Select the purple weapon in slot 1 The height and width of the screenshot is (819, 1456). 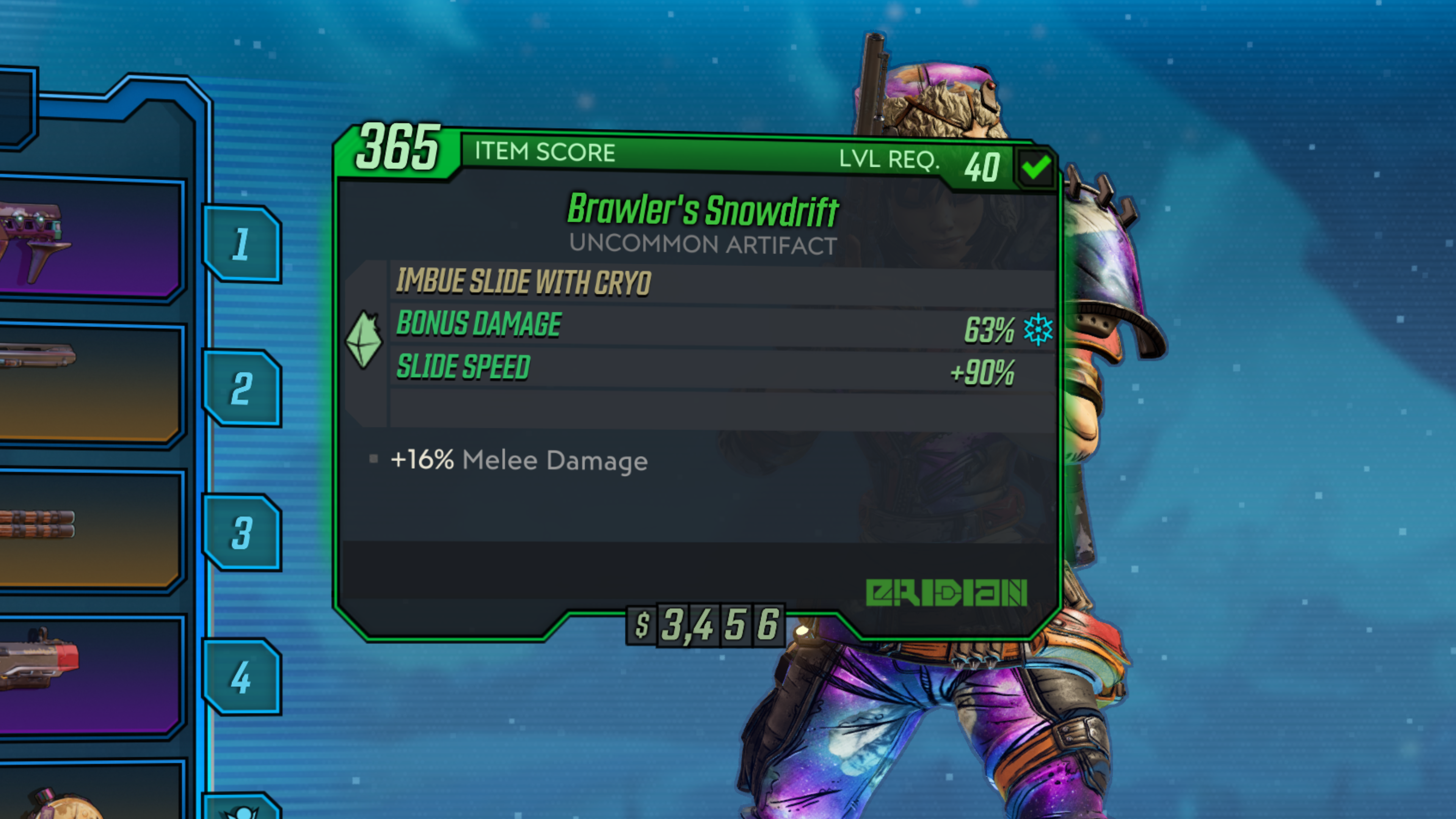tap(91, 240)
